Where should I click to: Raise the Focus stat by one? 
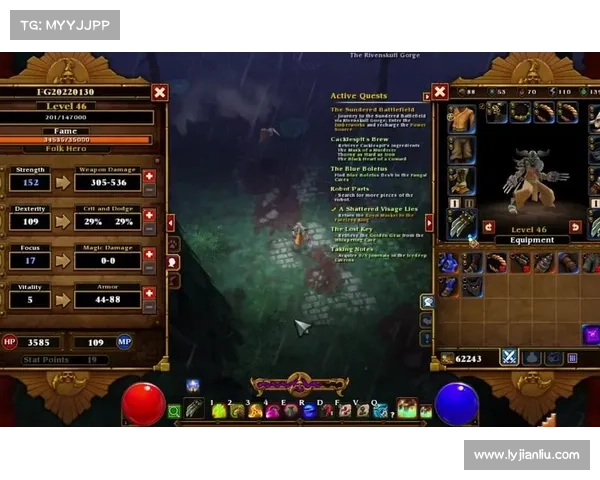[150, 254]
